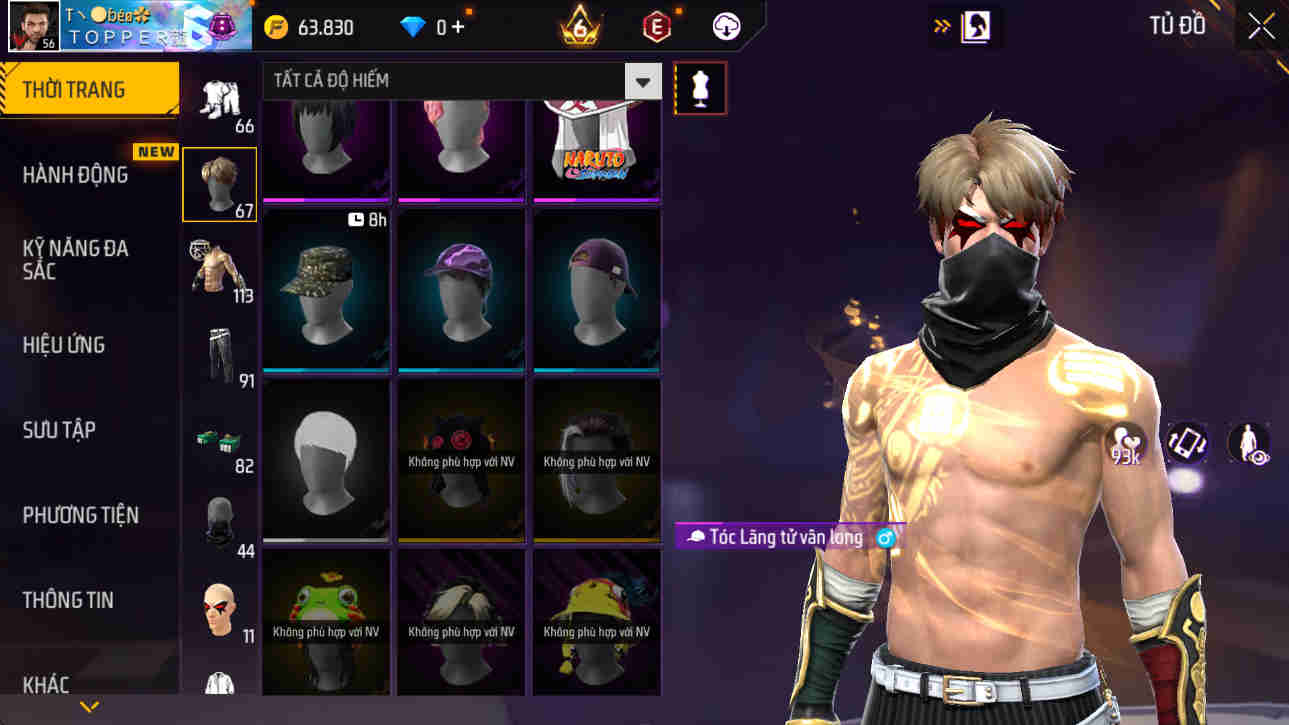Click the double-arrow chevron beside the card panel
This screenshot has height=725, width=1289.
(x=940, y=26)
